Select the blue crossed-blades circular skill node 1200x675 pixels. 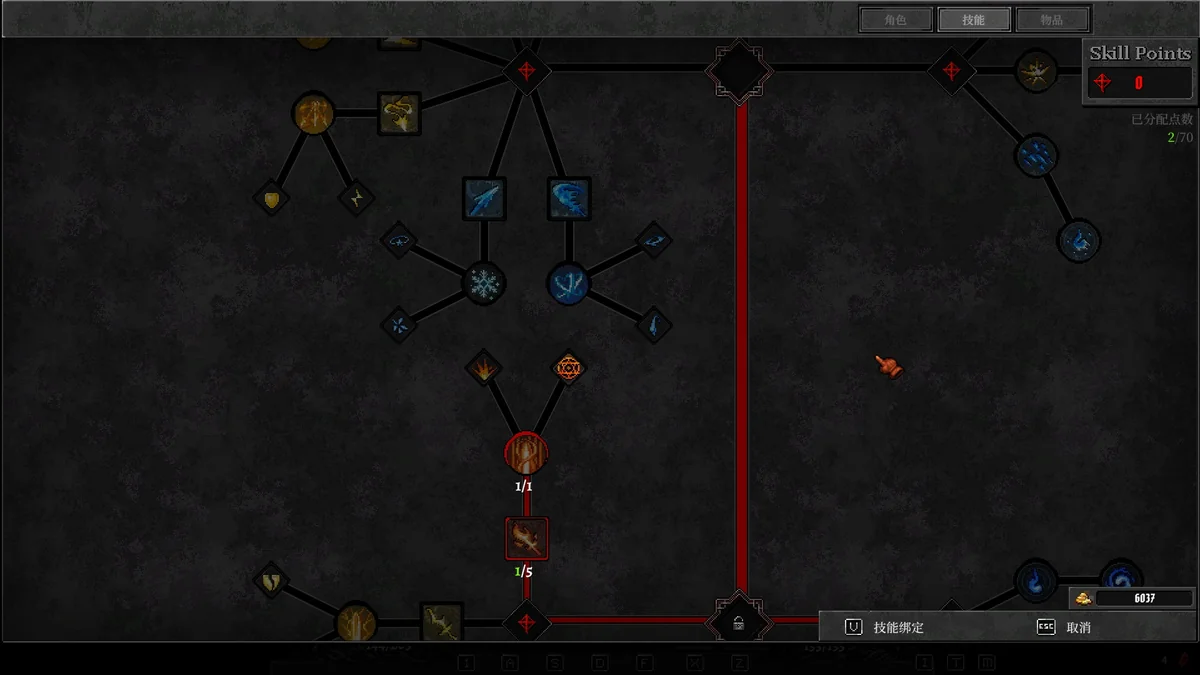pyautogui.click(x=569, y=283)
